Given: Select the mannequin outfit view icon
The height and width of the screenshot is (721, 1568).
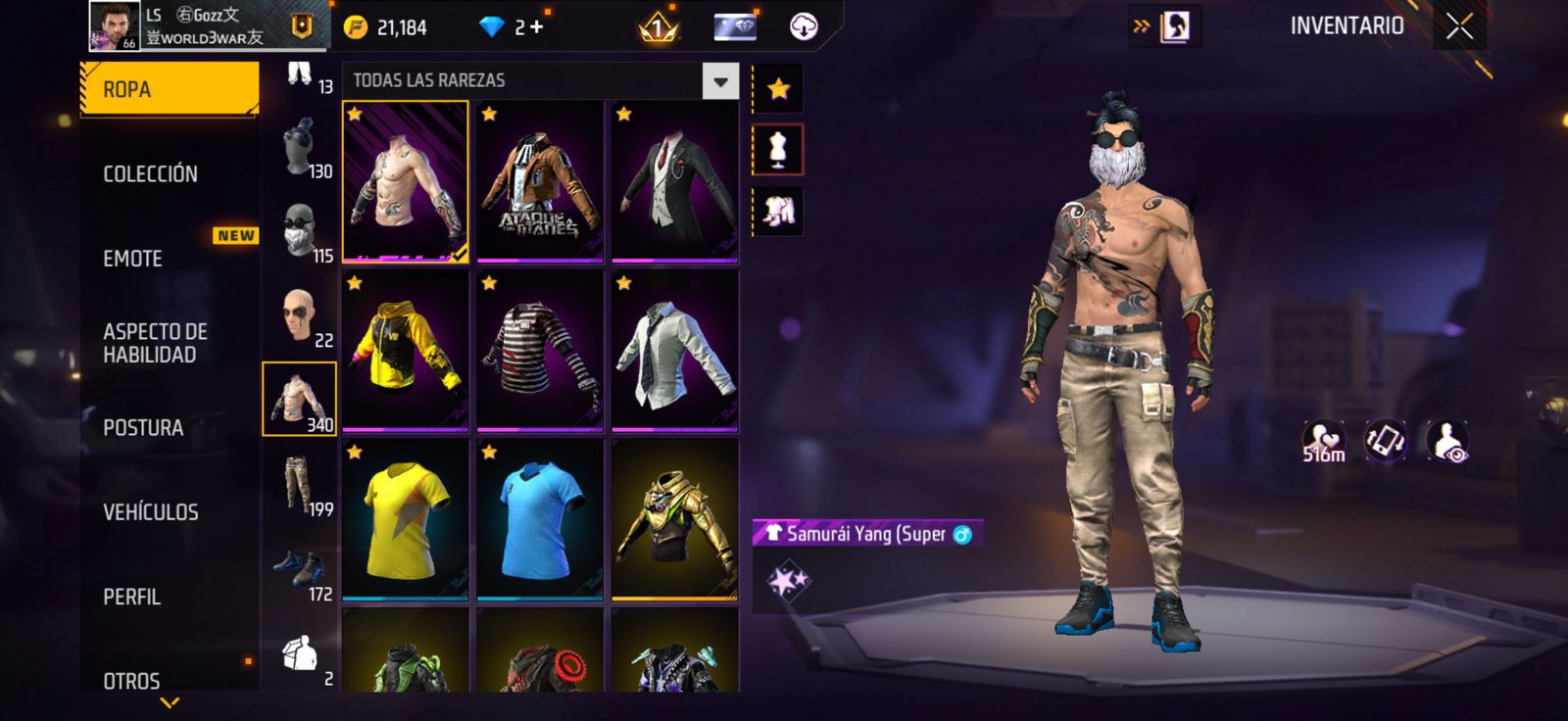Looking at the screenshot, I should pyautogui.click(x=778, y=150).
